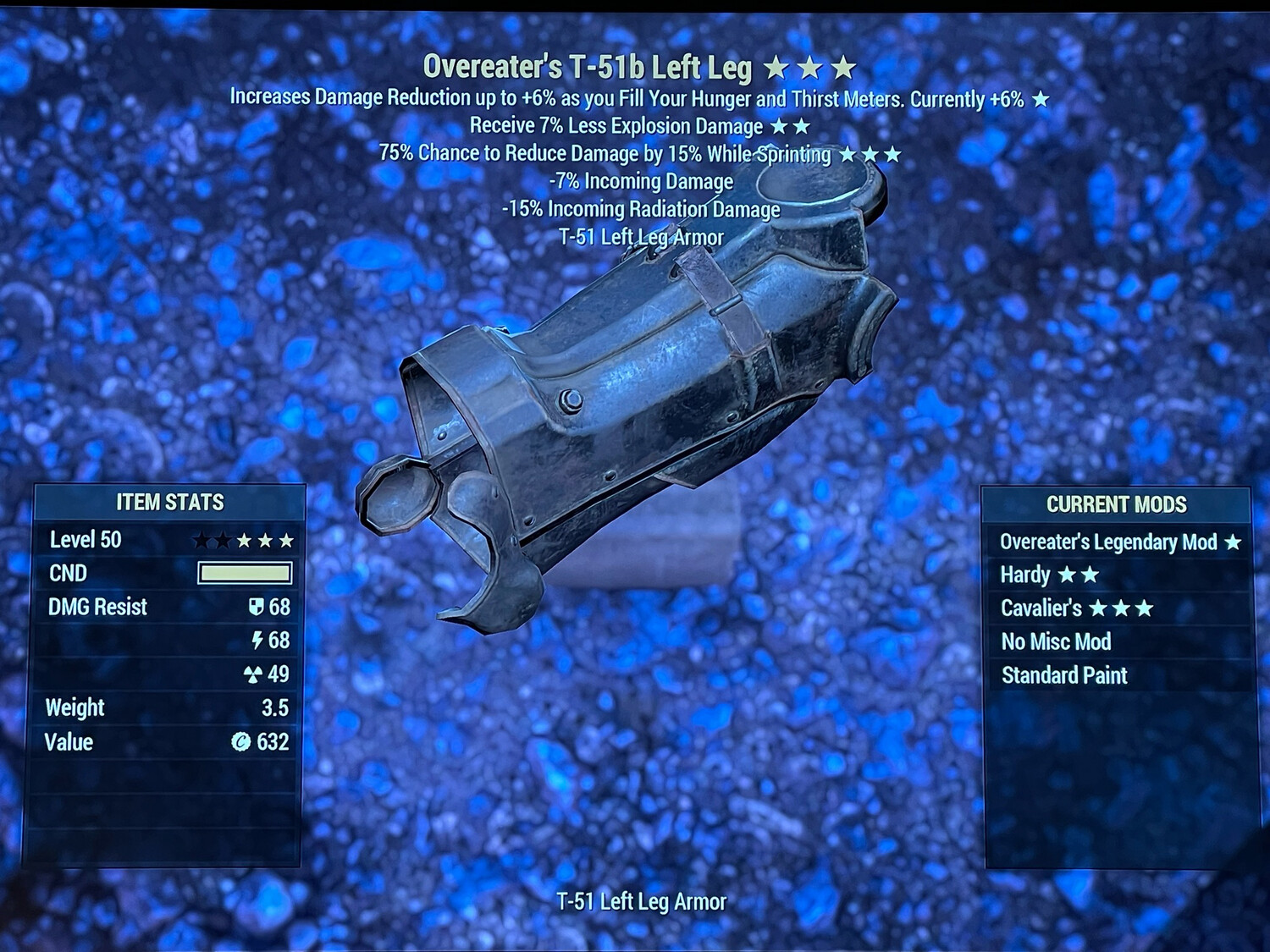Click the caps icon beside the 632 value
Image resolution: width=1270 pixels, height=952 pixels.
click(x=242, y=743)
